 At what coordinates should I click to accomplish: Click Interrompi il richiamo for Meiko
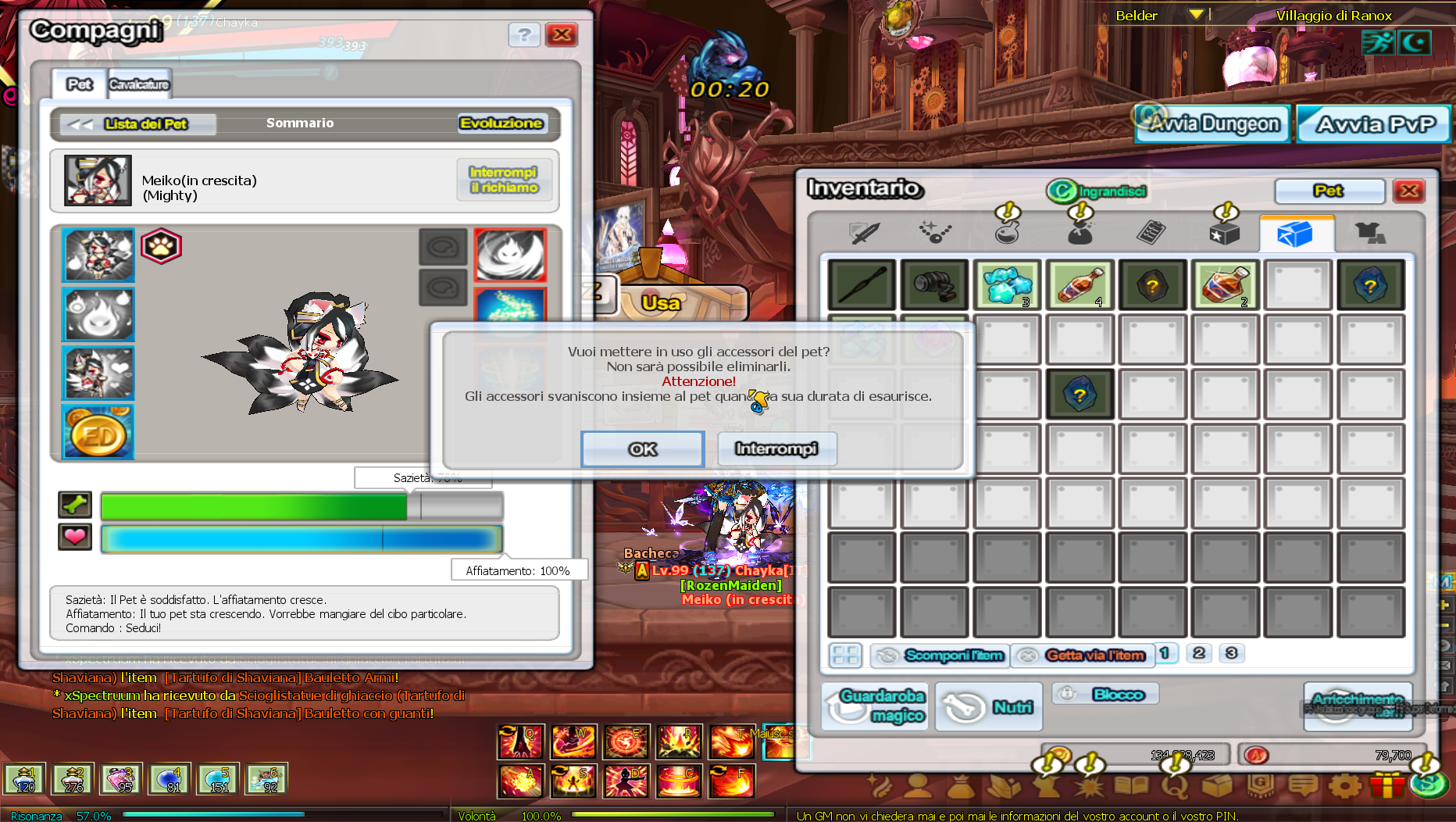click(x=504, y=180)
